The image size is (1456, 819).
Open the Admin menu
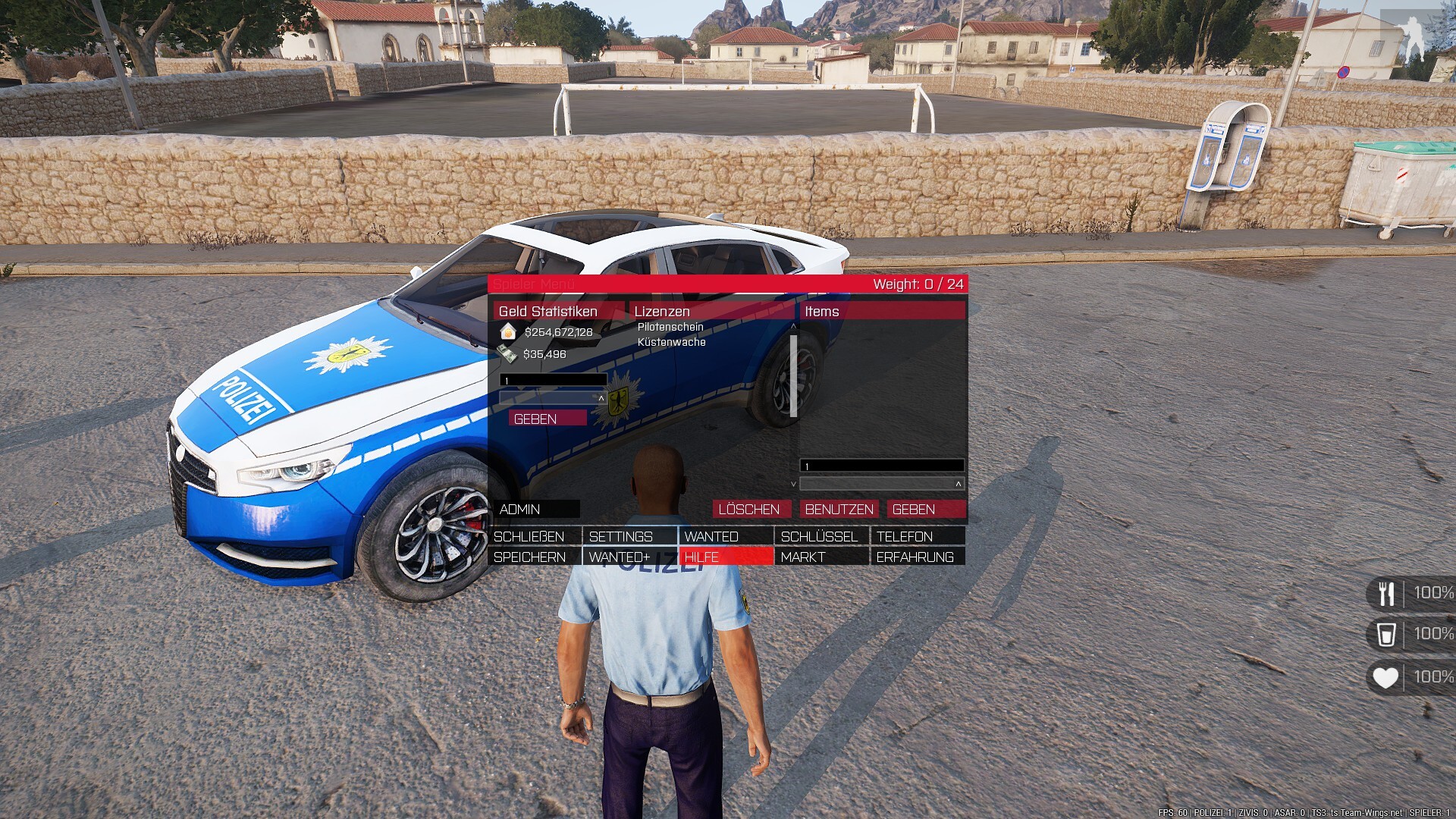point(537,509)
